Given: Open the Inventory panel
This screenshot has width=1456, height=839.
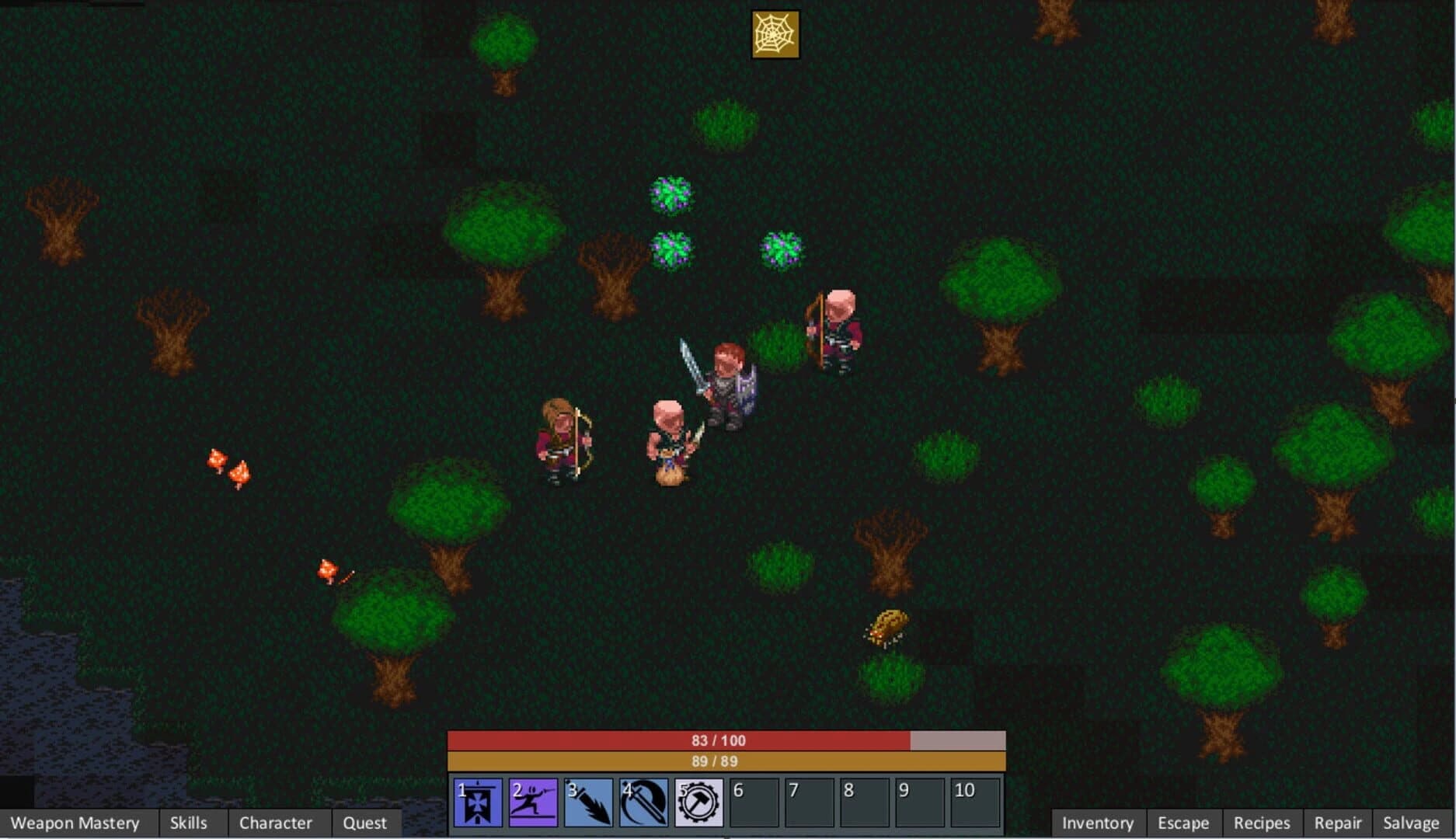Looking at the screenshot, I should pos(1098,822).
